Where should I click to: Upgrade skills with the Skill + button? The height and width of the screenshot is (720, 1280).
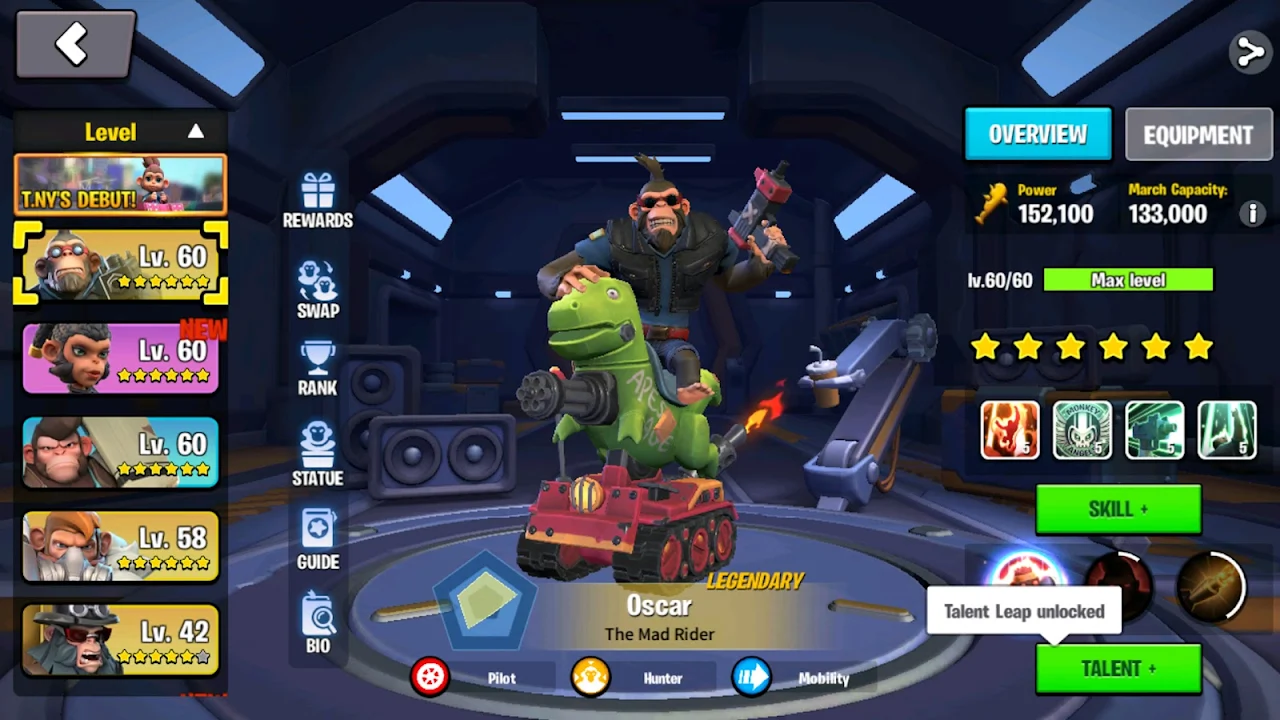(x=1118, y=510)
